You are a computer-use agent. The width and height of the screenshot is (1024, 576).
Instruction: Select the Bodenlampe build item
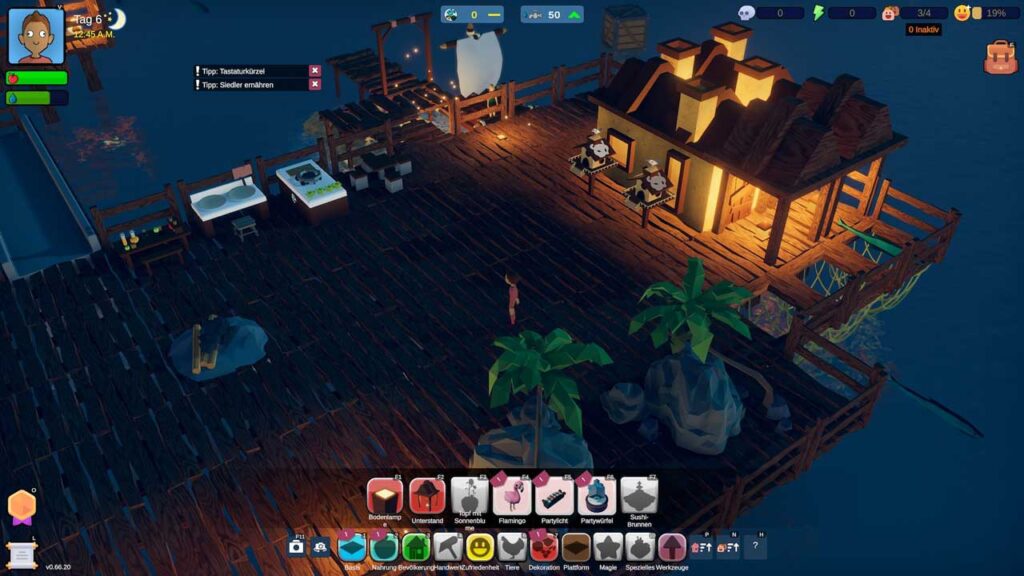(384, 496)
